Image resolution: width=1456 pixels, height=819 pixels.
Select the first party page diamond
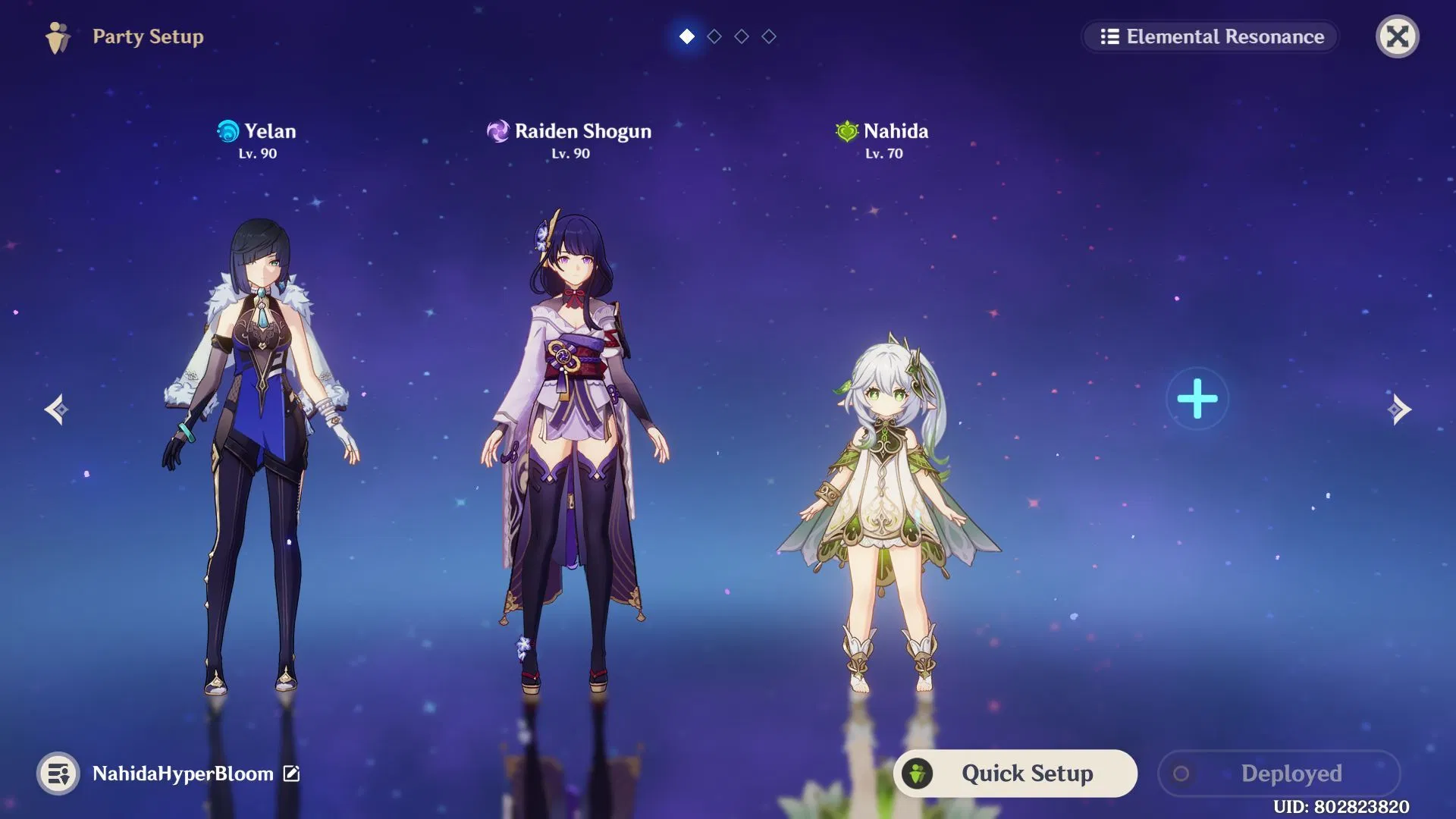coord(686,36)
